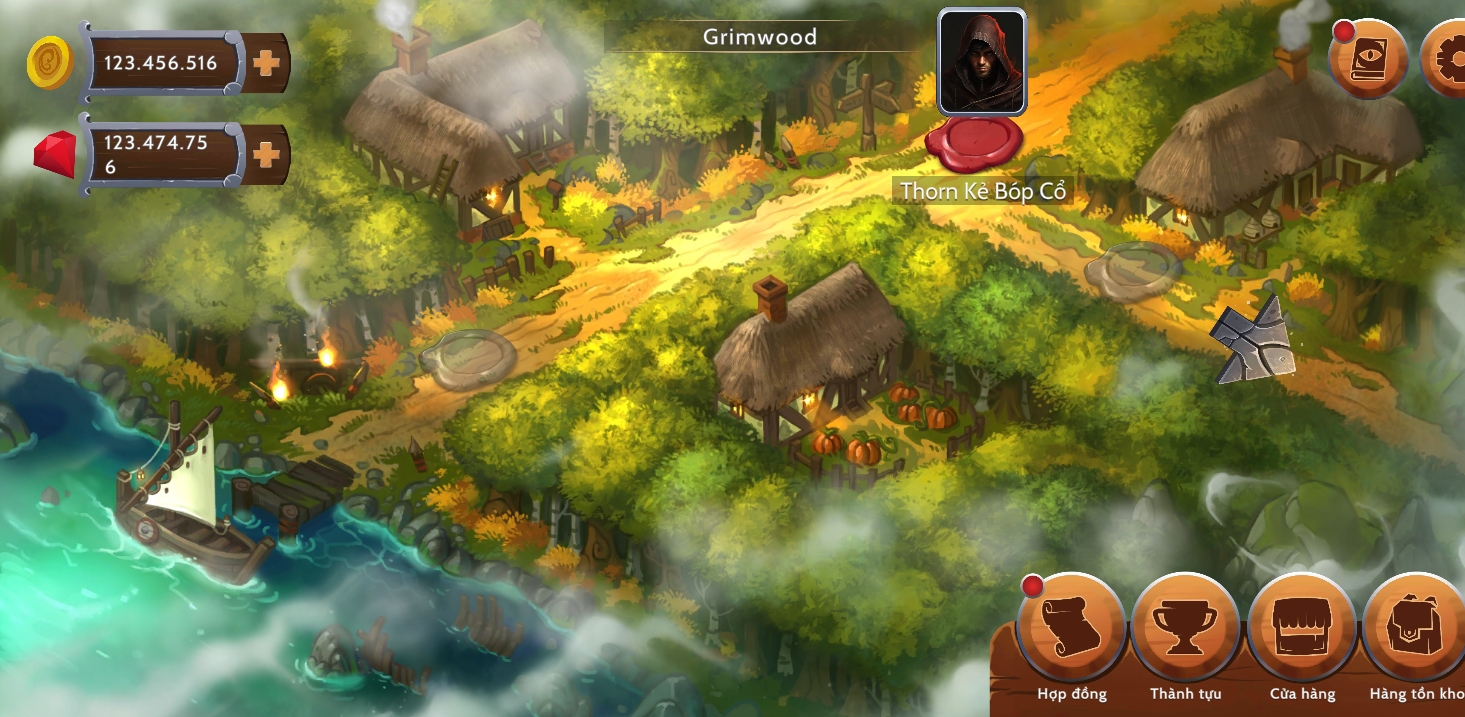Open the gear settings menu
The image size is (1465, 717).
[x=1445, y=59]
